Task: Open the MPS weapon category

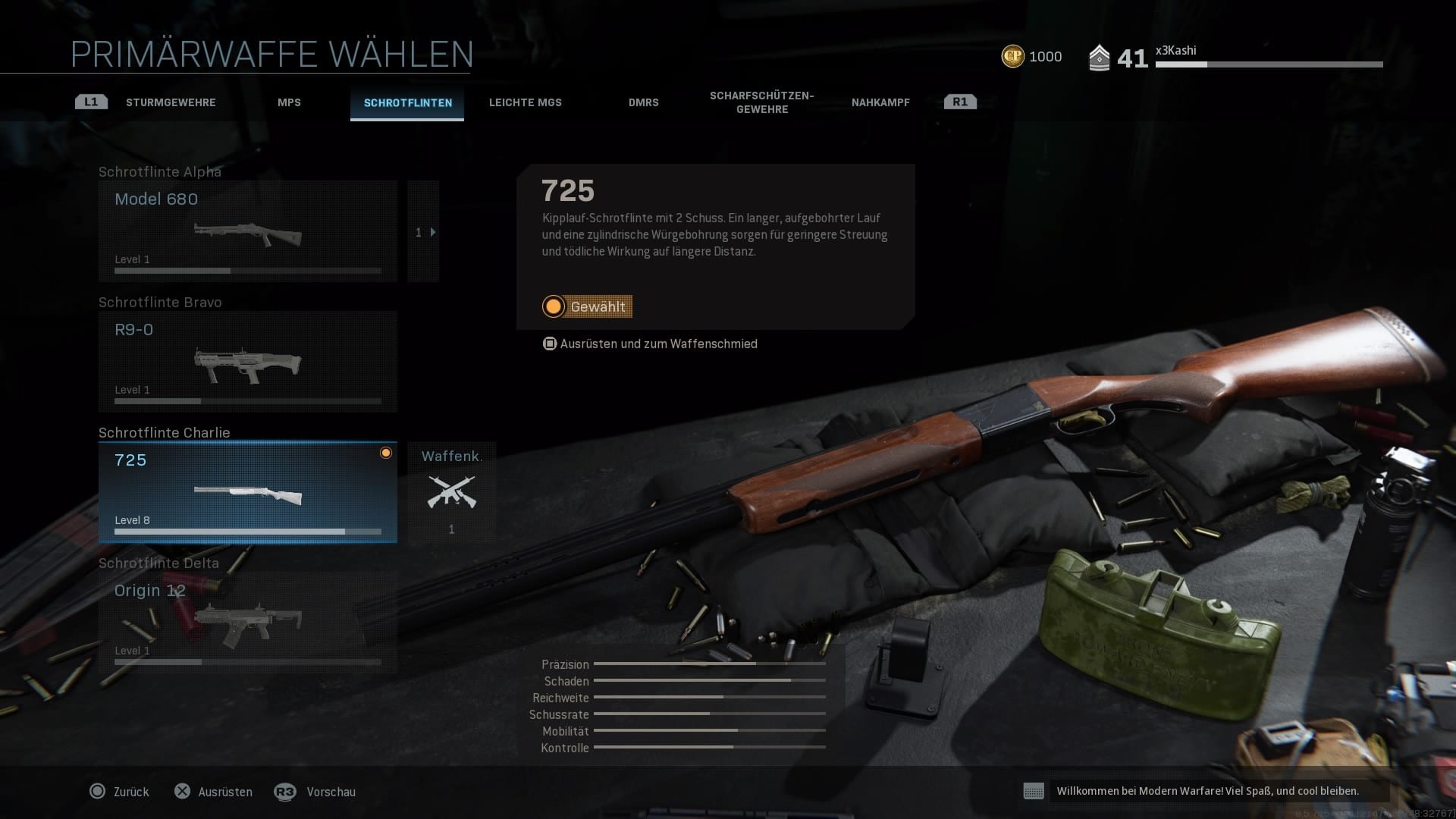Action: (x=289, y=102)
